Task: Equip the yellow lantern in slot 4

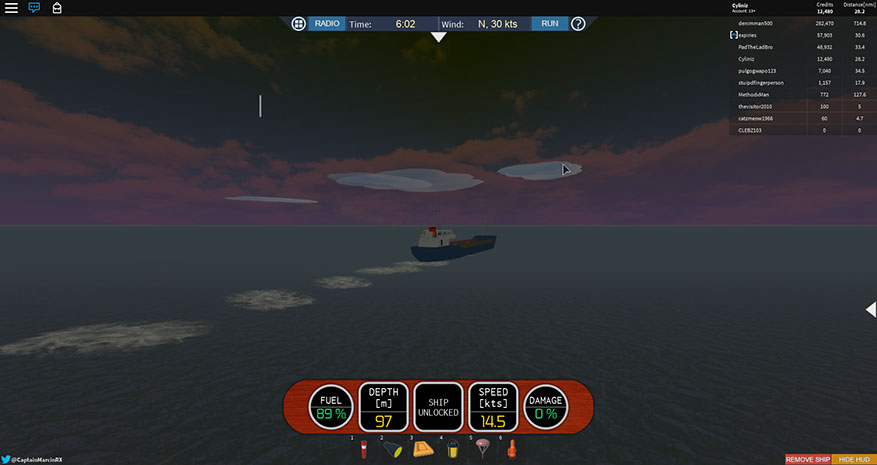Action: [452, 449]
